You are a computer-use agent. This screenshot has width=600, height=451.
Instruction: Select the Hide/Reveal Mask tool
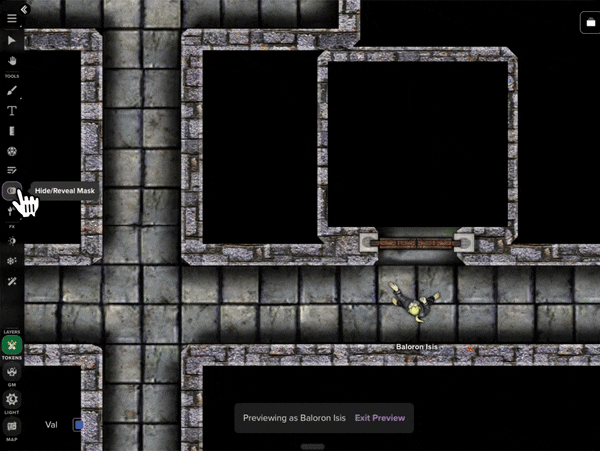click(12, 190)
